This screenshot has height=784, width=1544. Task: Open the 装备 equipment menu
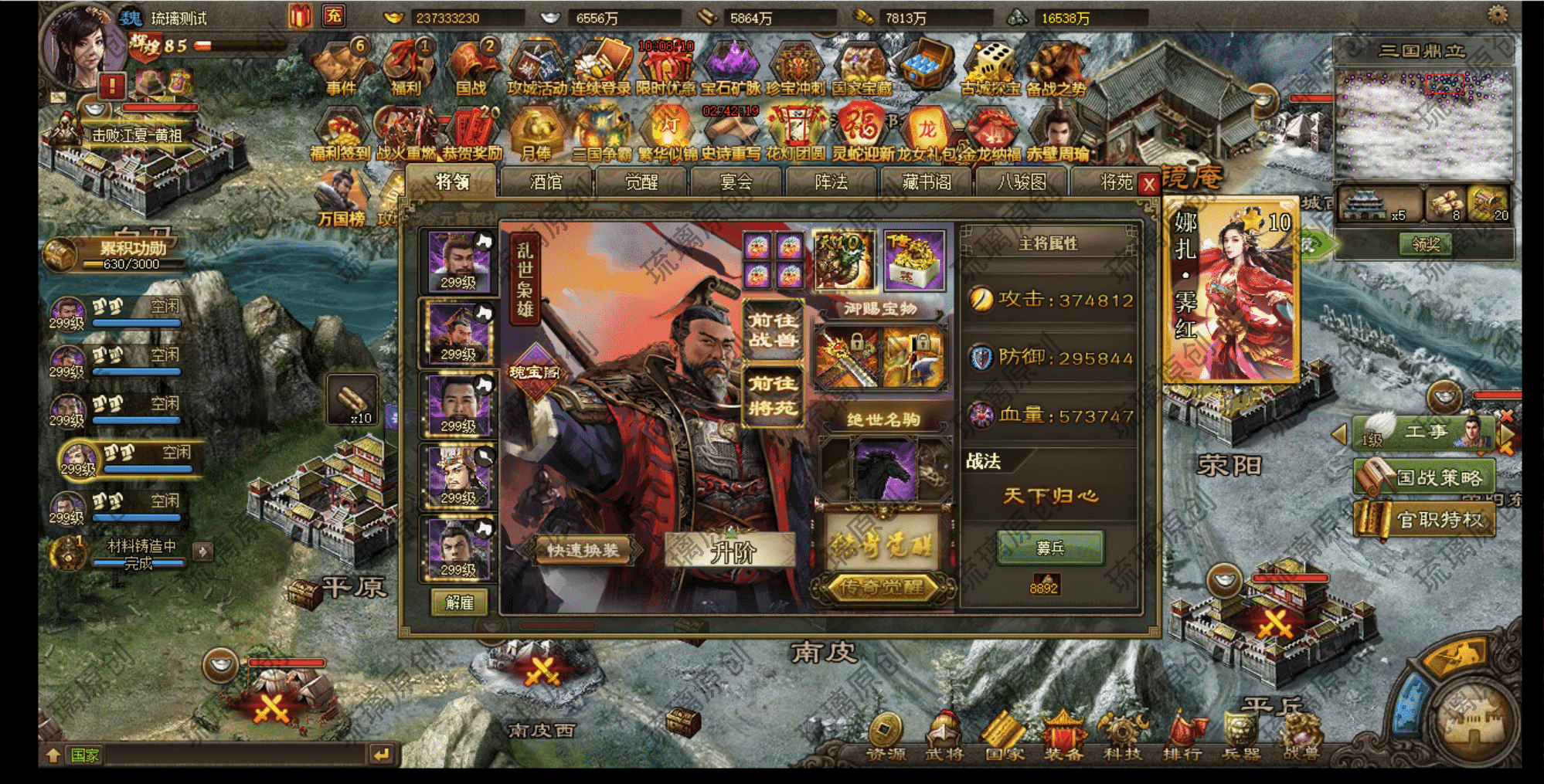click(x=1063, y=736)
